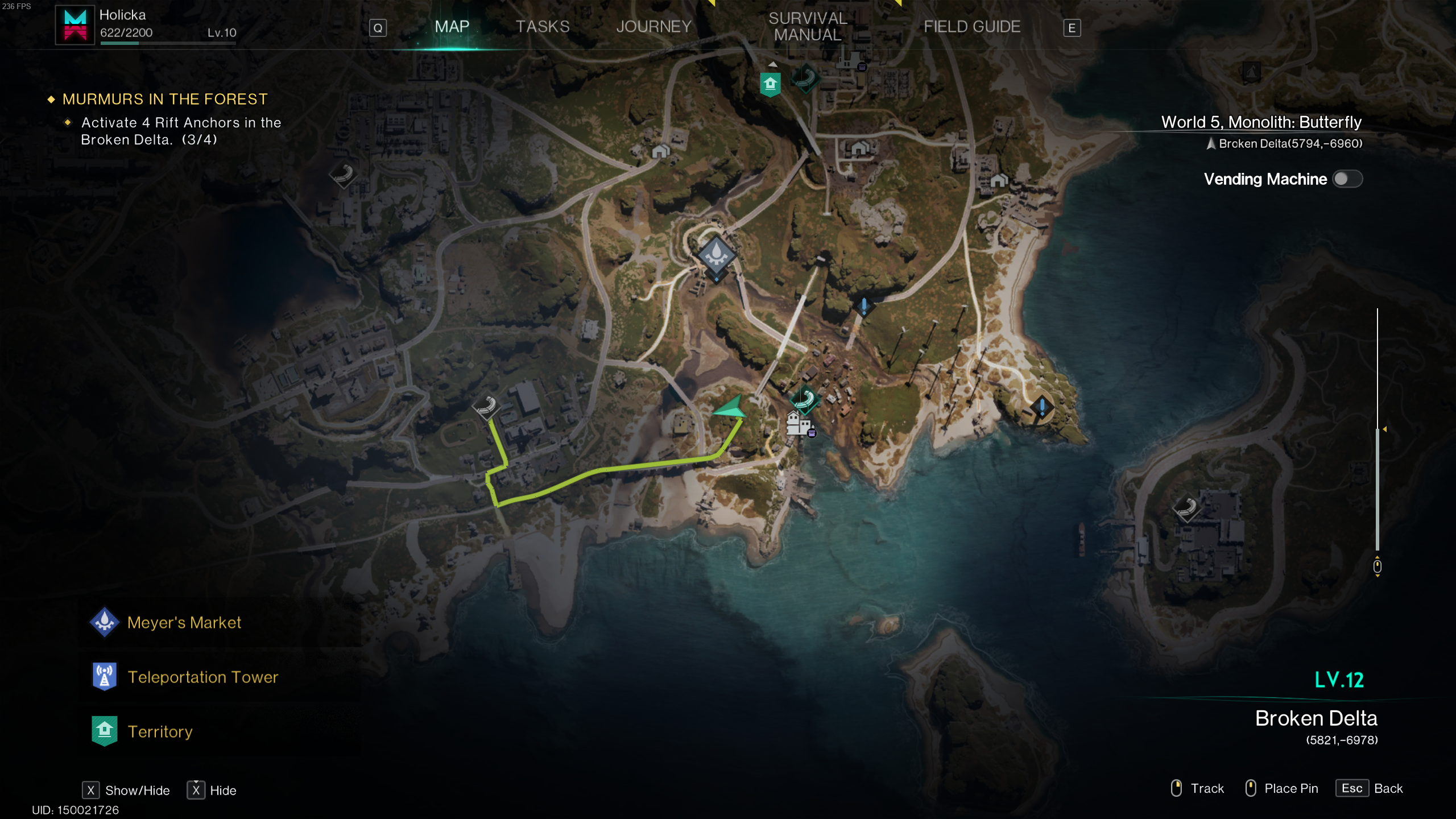
Task: Expand the Meyer's Market legend entry
Action: point(185,623)
